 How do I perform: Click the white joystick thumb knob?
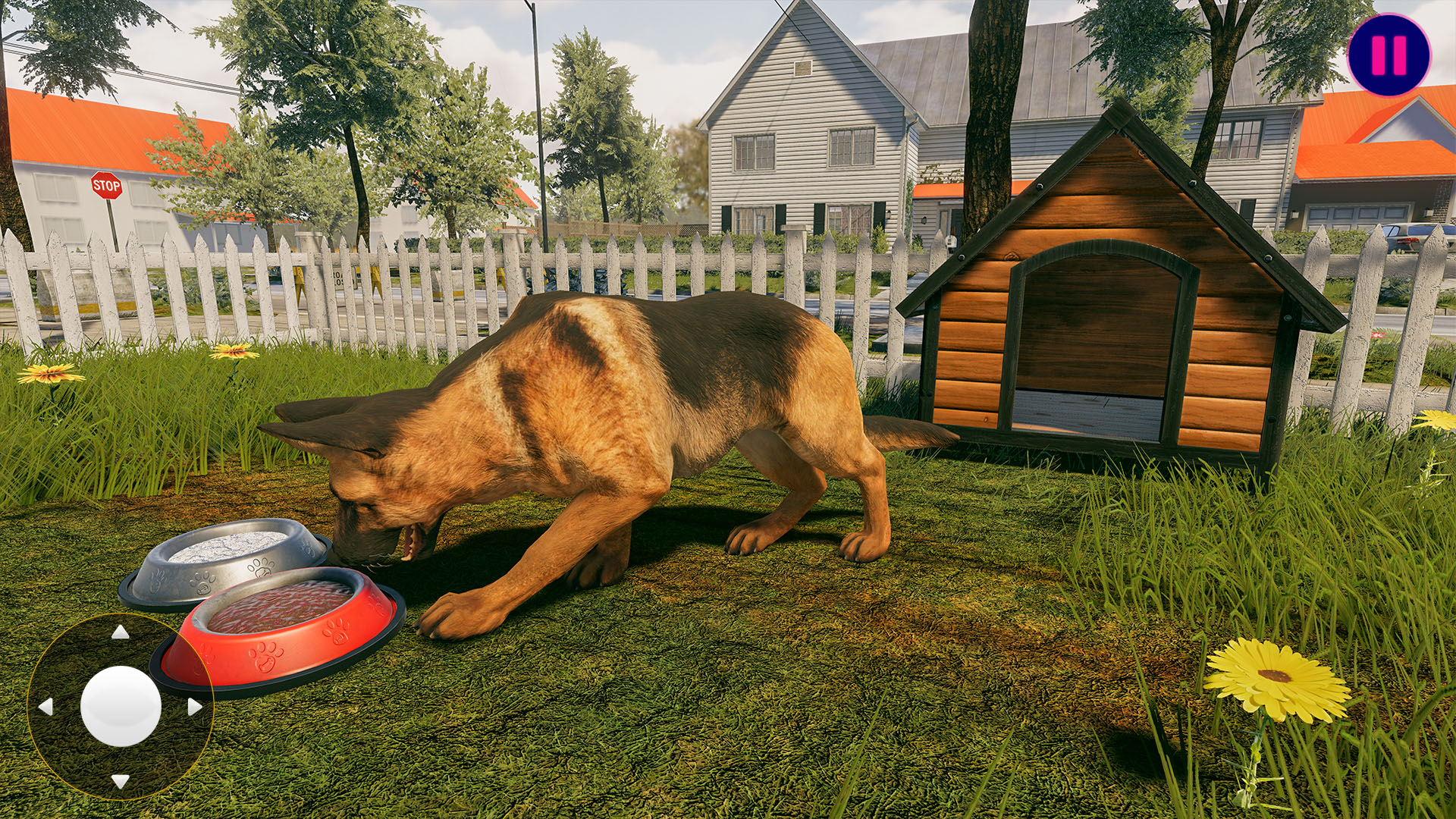[x=121, y=706]
